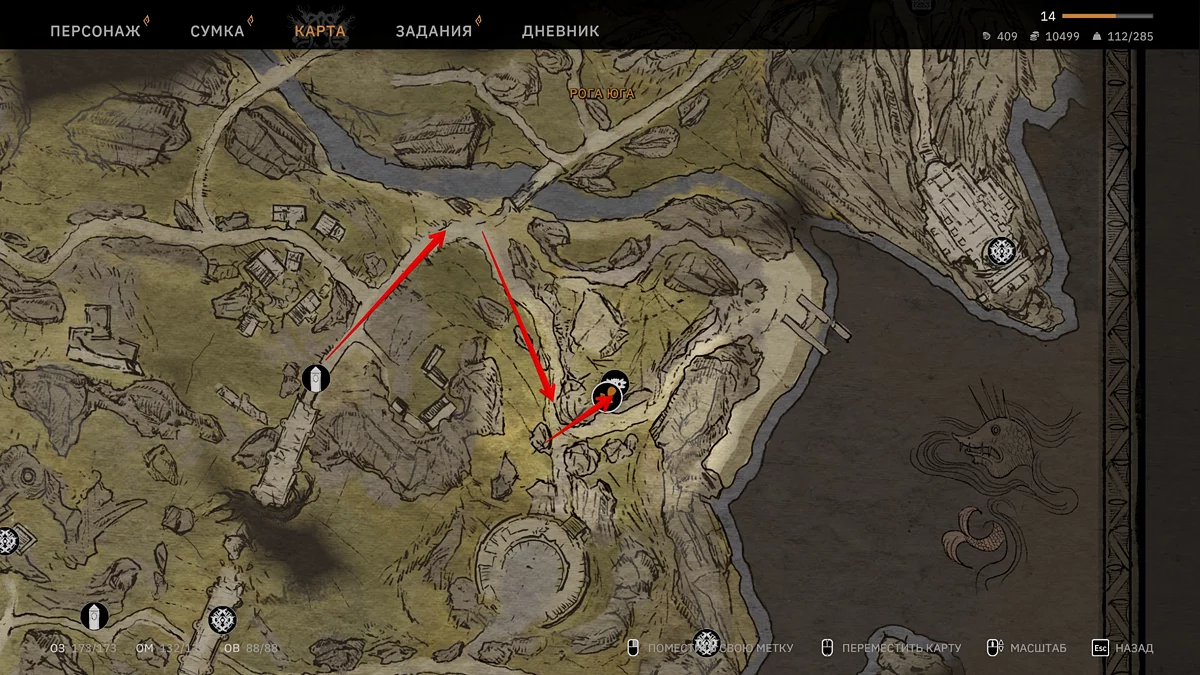Image resolution: width=1200 pixels, height=675 pixels.
Task: Show the ДНЕВНИК journal tab
Action: tap(560, 30)
